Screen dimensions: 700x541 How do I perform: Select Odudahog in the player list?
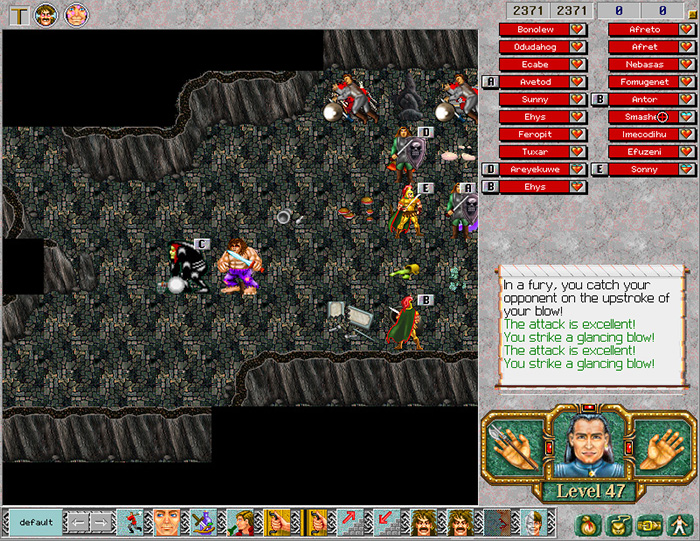535,47
